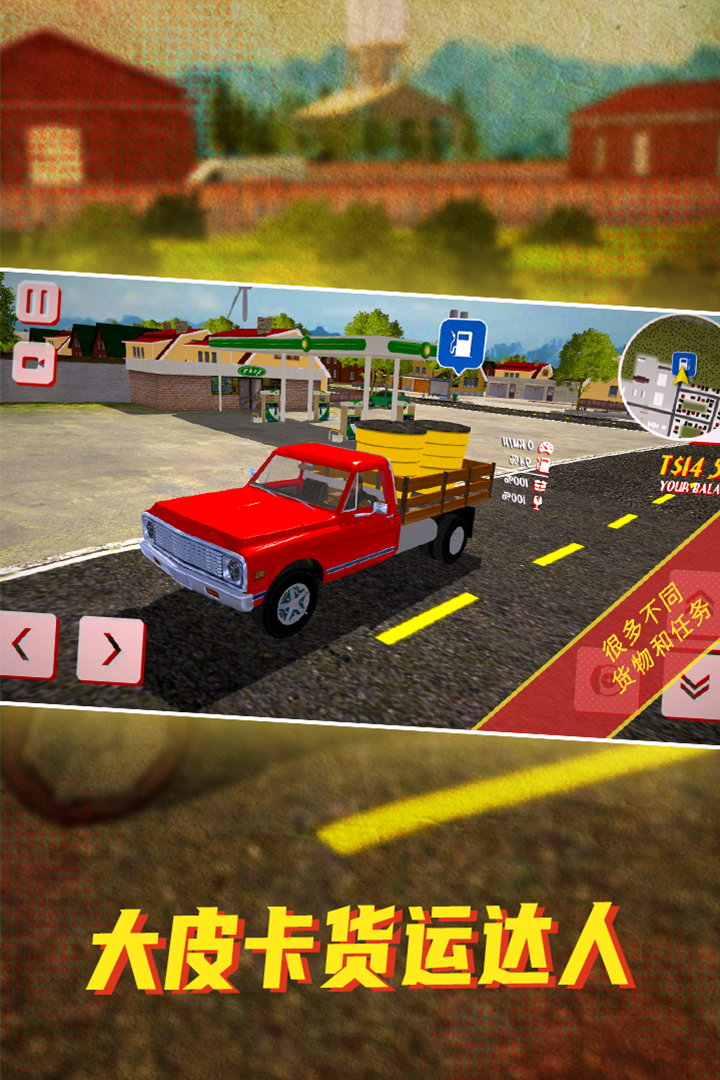Pause the game with the pause button
The image size is (720, 1080).
coord(38,303)
